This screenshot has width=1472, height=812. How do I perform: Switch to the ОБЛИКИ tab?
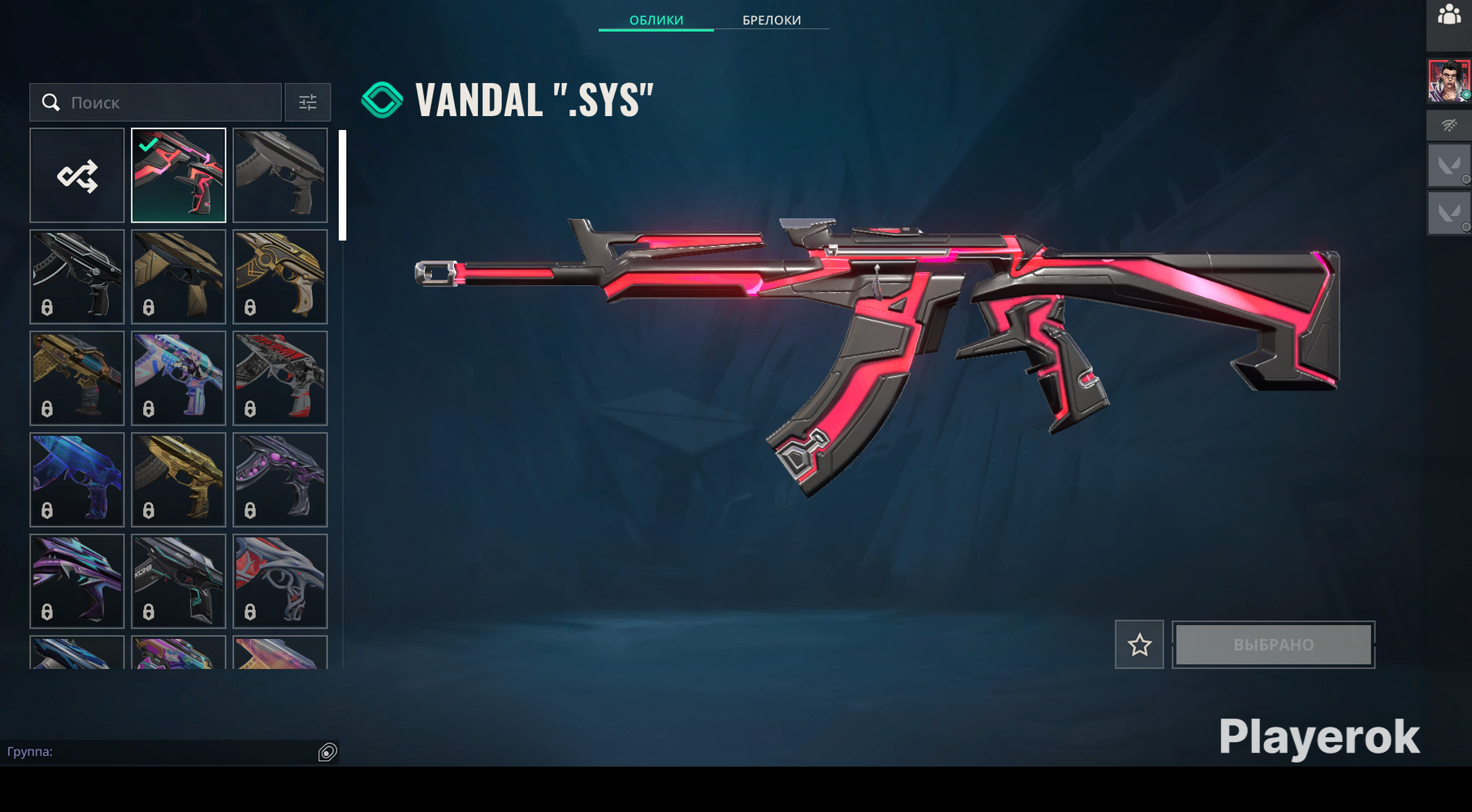(x=656, y=20)
